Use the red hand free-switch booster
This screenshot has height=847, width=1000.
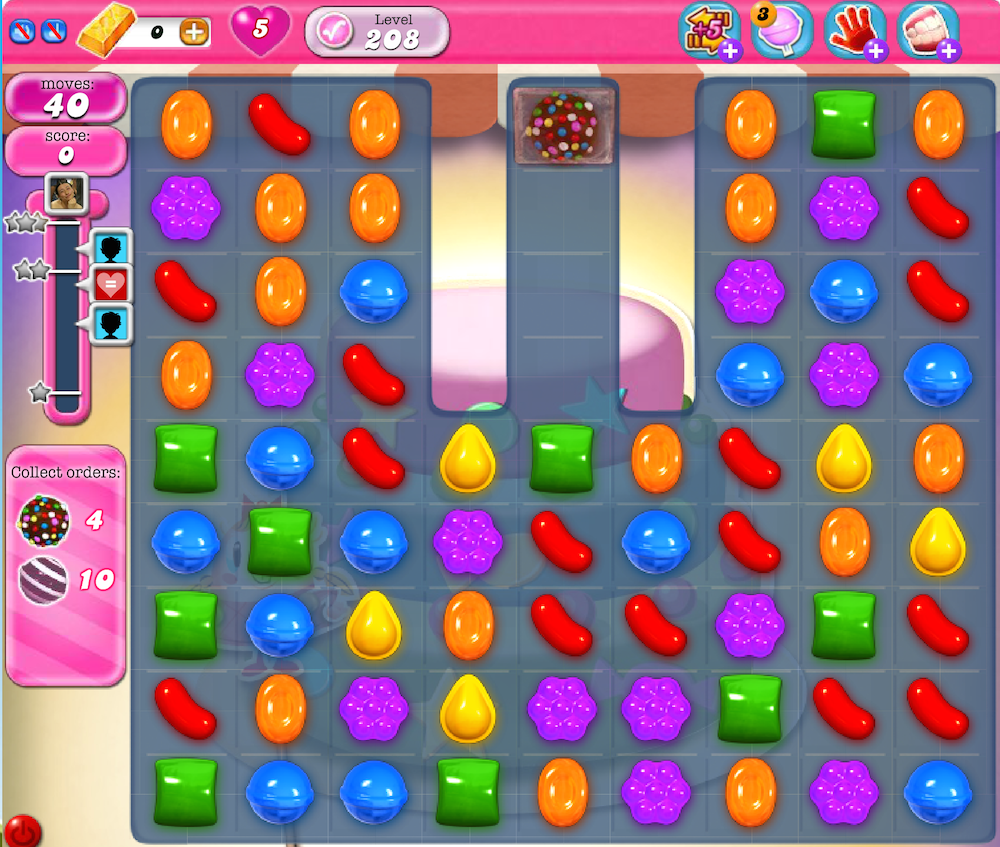(853, 30)
